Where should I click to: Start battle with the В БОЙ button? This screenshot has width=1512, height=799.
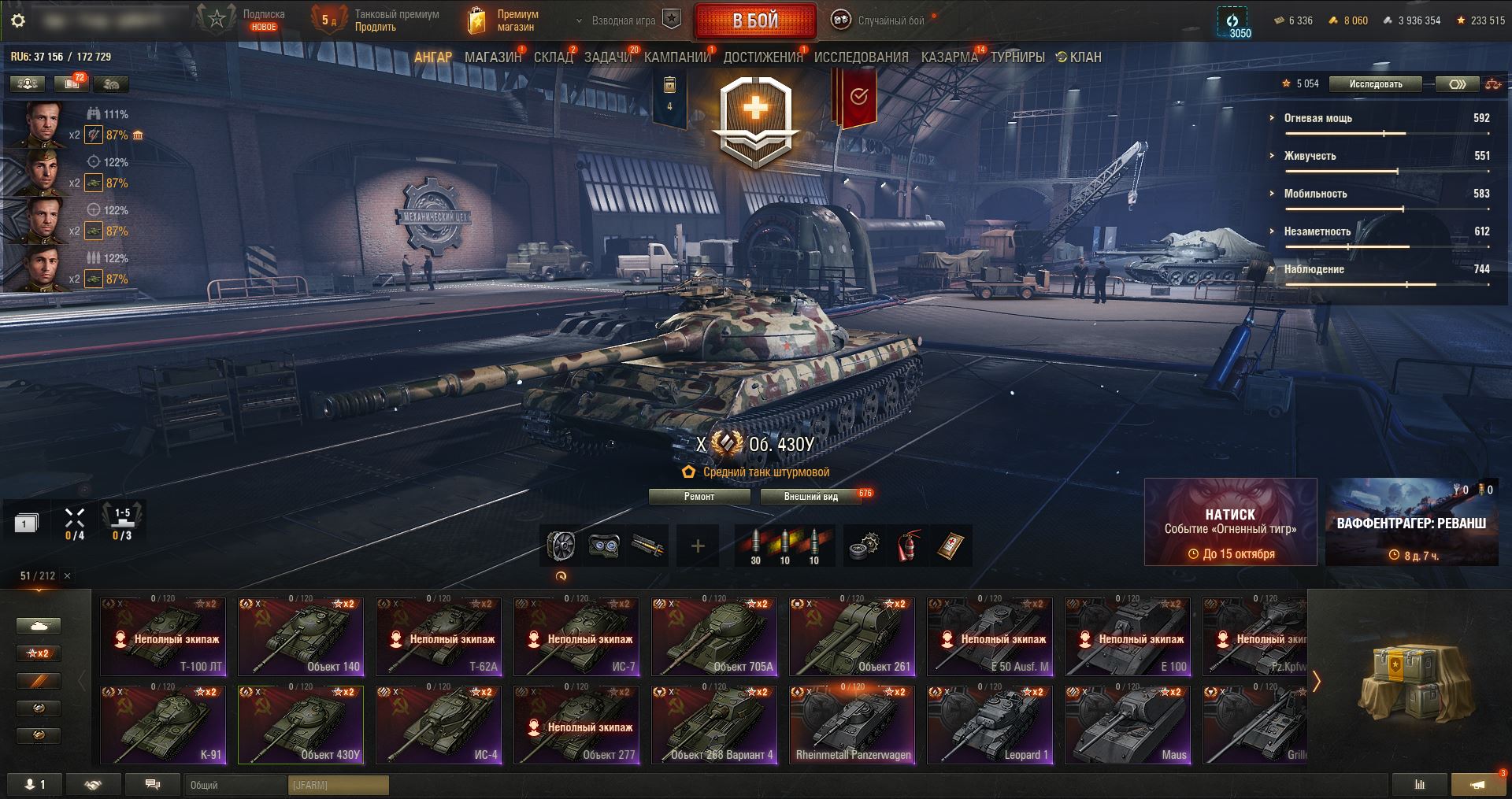(754, 21)
